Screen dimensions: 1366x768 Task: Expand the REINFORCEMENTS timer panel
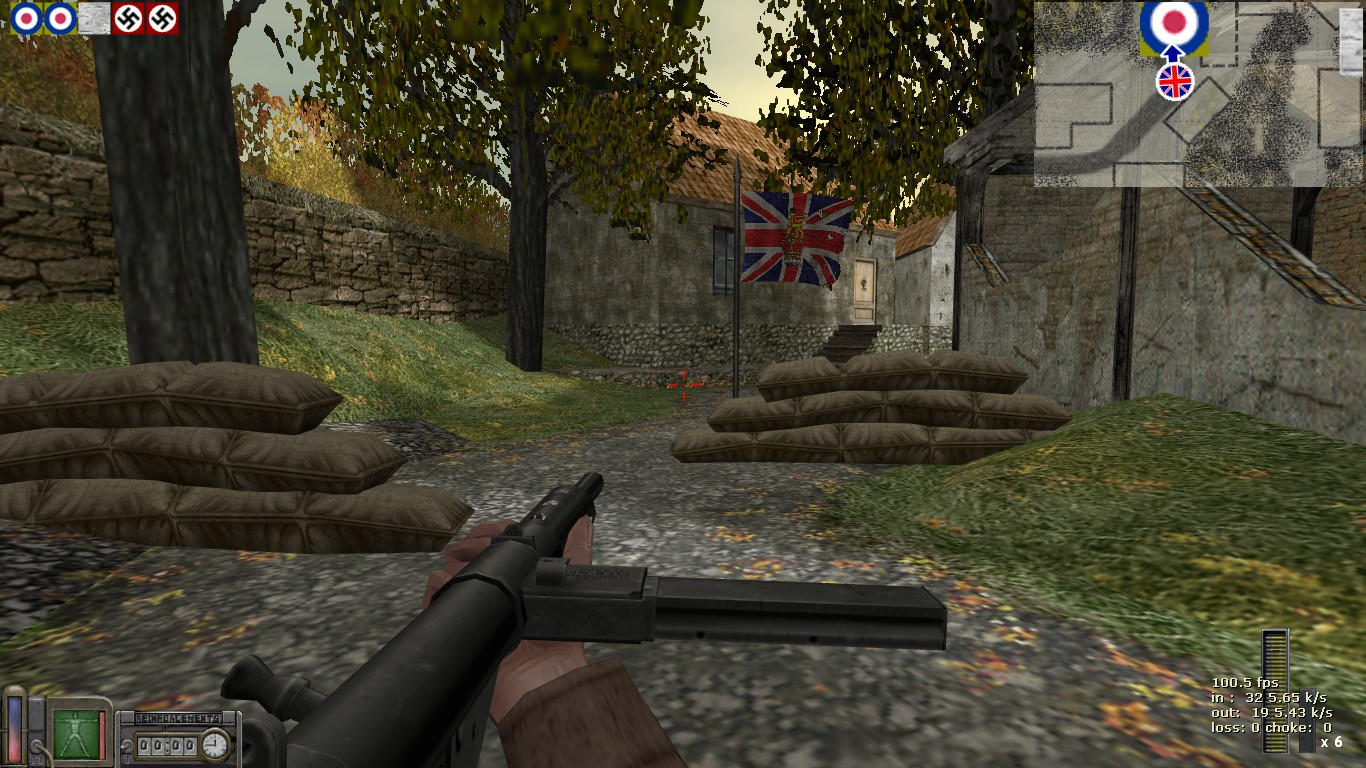[x=180, y=735]
